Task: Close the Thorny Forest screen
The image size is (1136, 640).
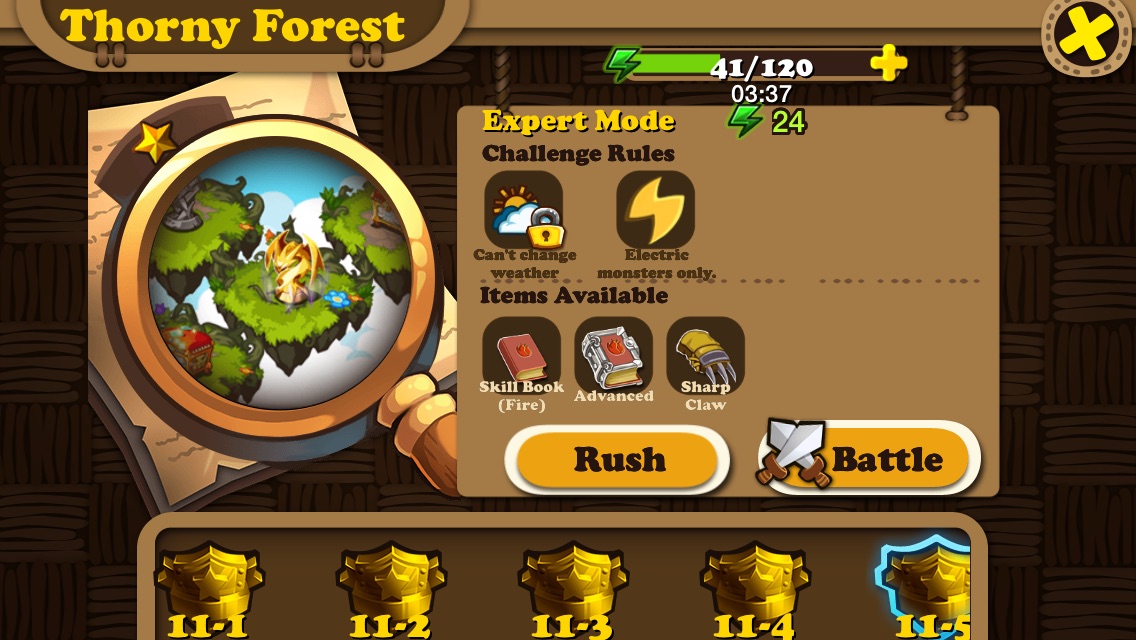Action: pyautogui.click(x=1087, y=36)
